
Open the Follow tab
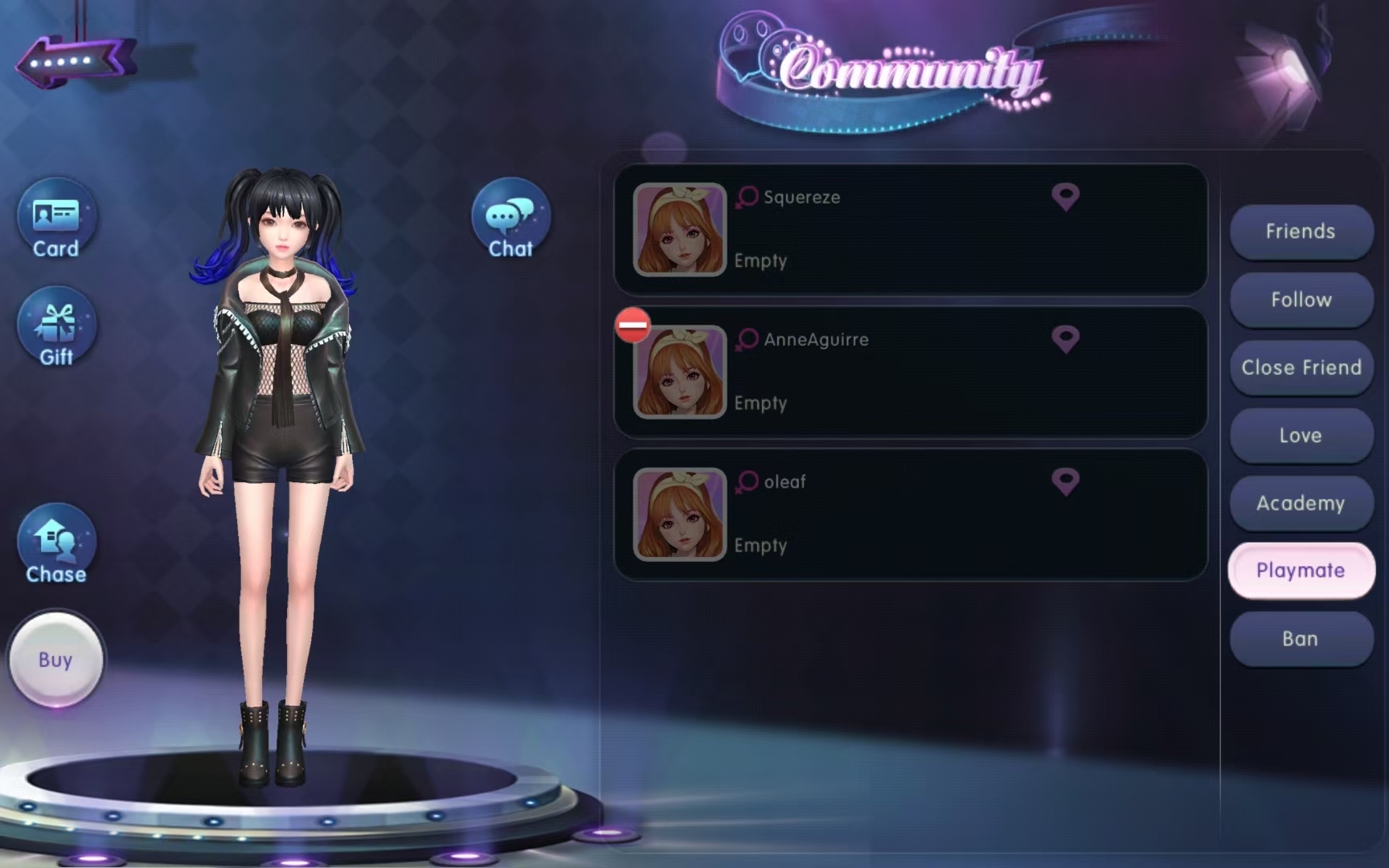pos(1301,300)
